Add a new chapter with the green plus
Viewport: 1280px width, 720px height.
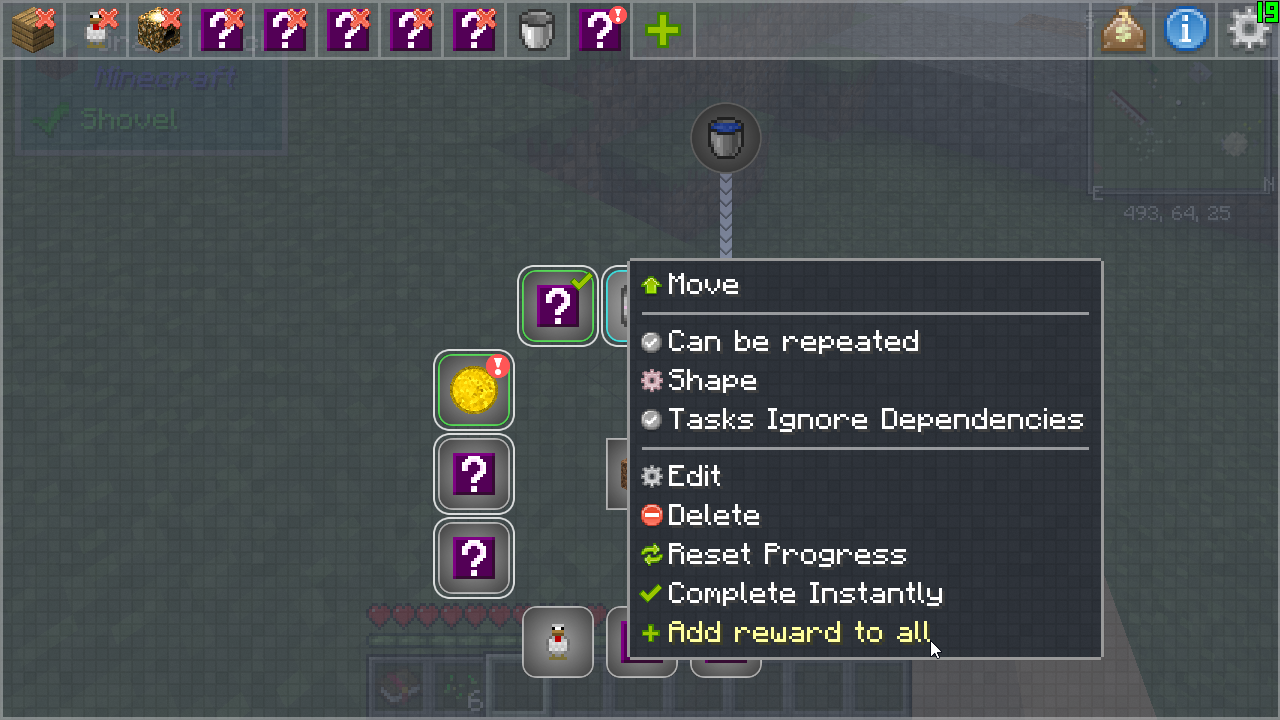(x=662, y=30)
